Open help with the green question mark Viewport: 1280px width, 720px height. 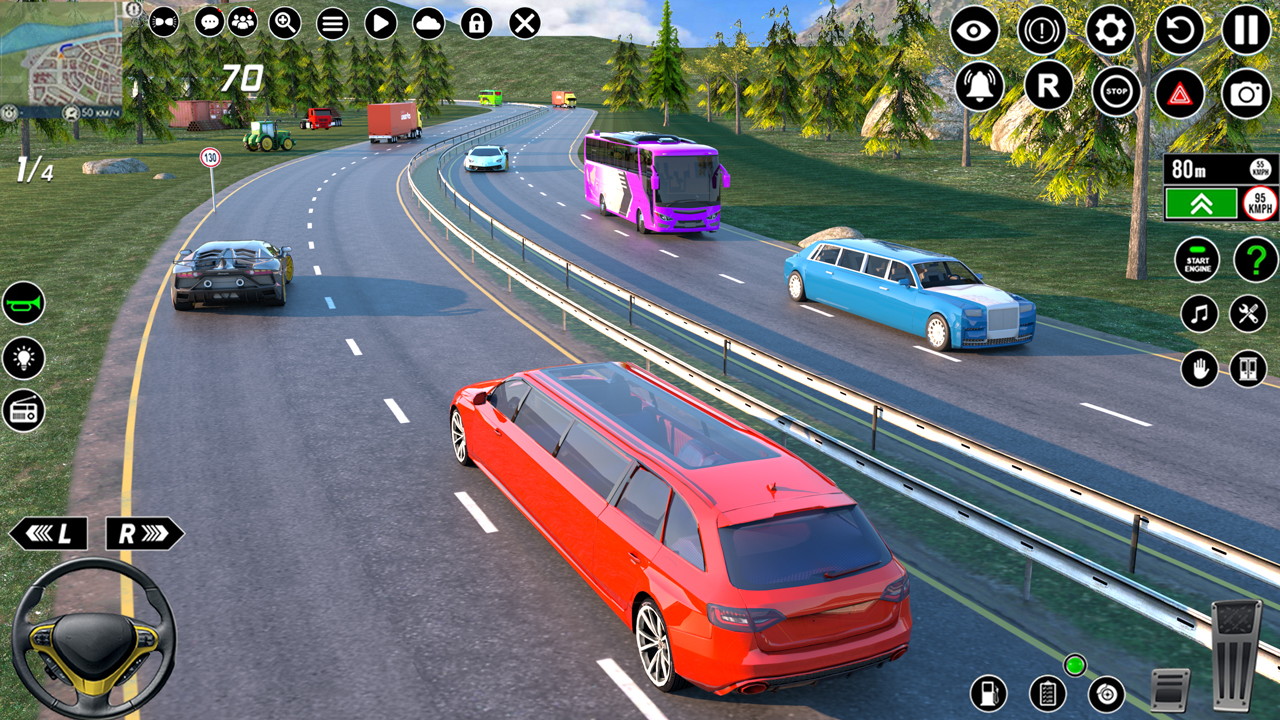click(x=1255, y=260)
